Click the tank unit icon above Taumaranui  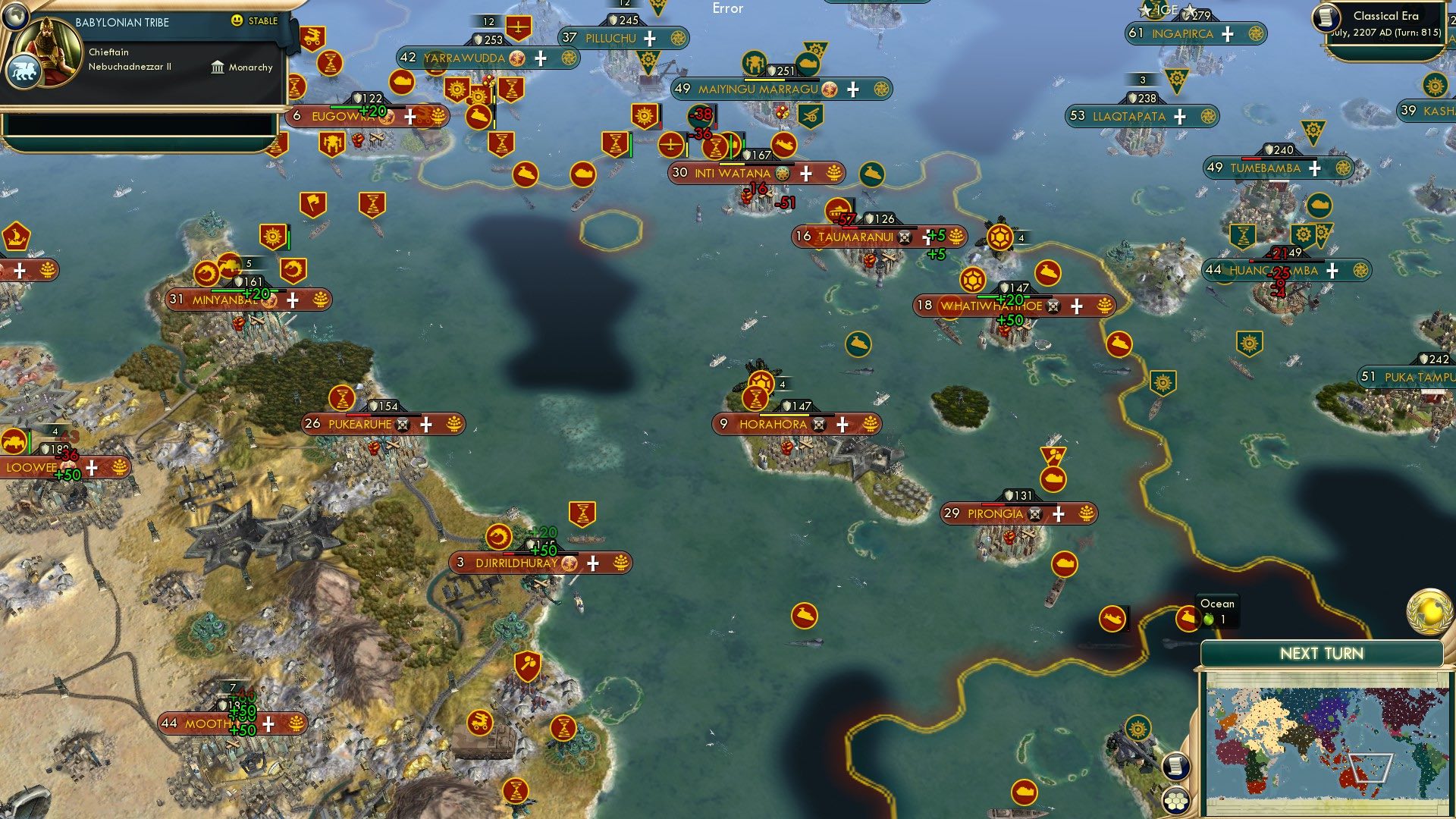pos(836,212)
